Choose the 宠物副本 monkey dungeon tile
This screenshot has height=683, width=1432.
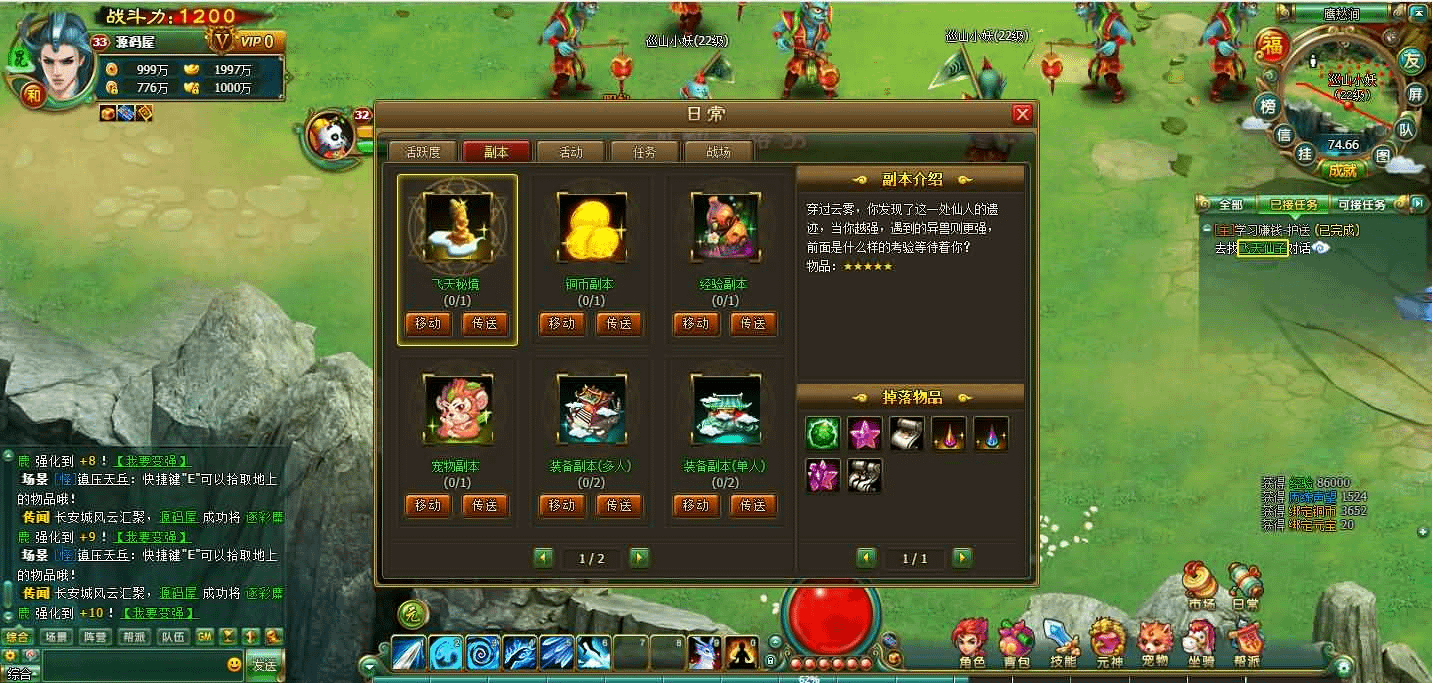[457, 410]
